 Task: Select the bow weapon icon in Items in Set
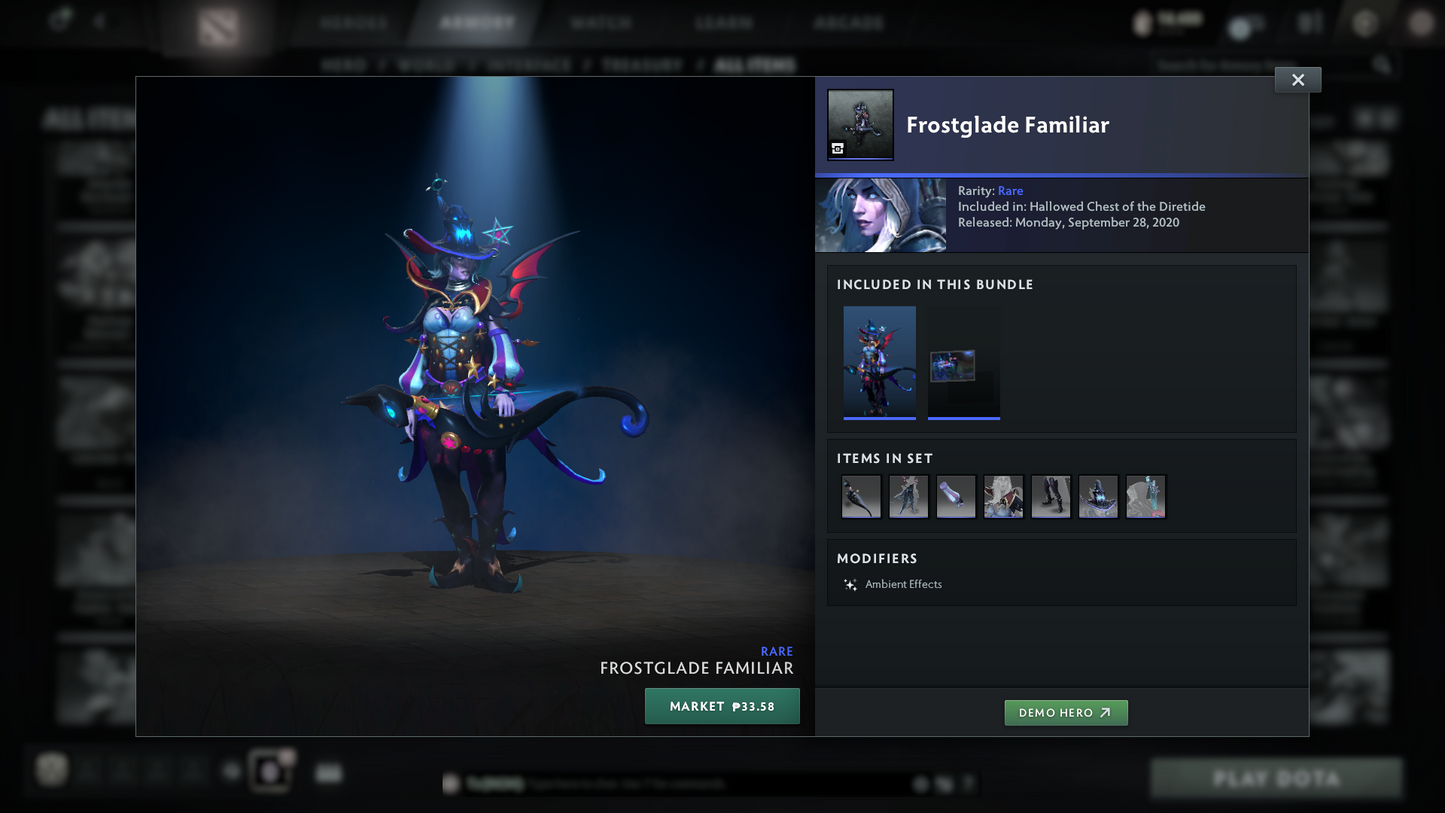861,497
